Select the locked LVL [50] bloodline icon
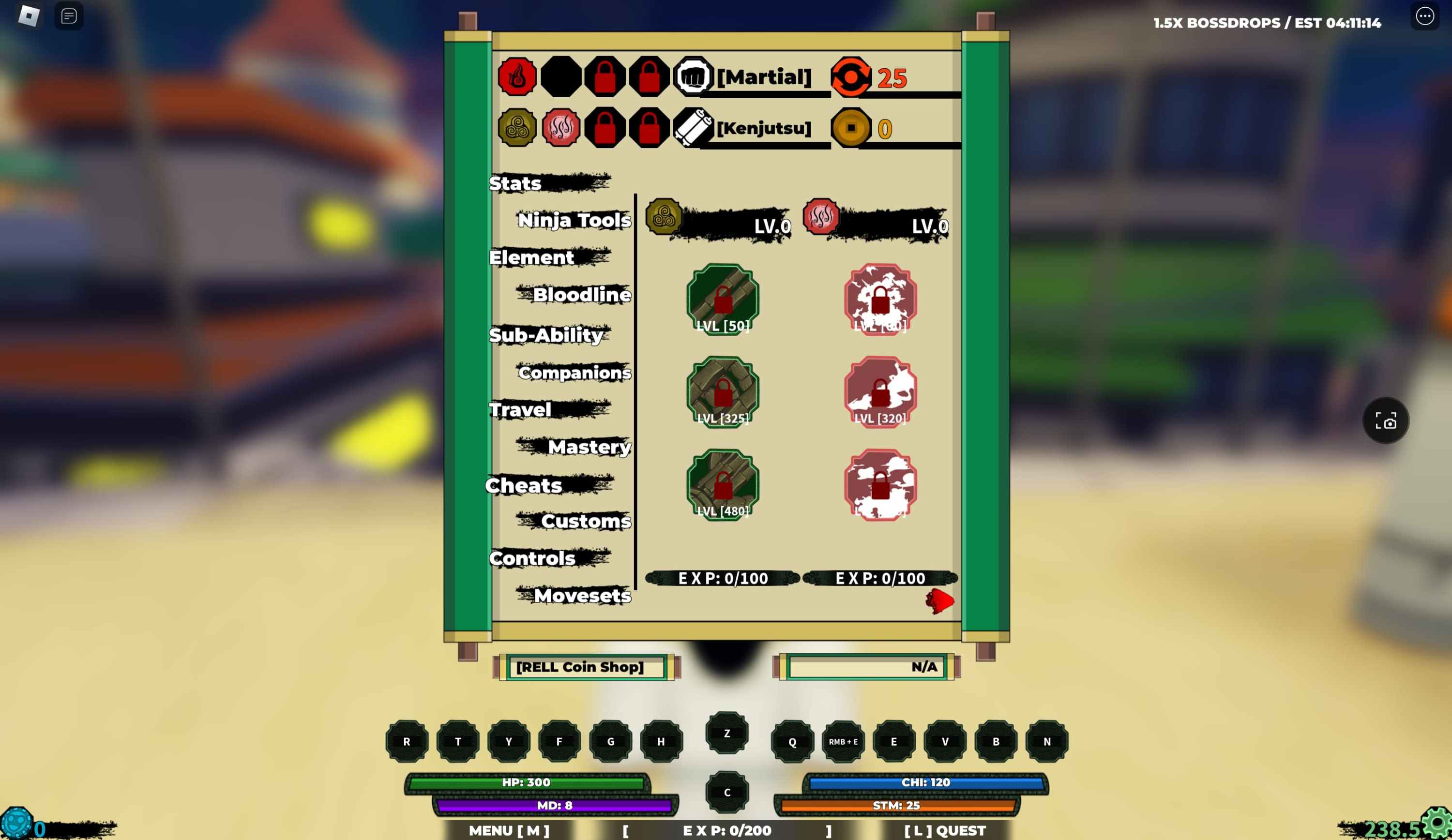The height and width of the screenshot is (840, 1452). 722,299
